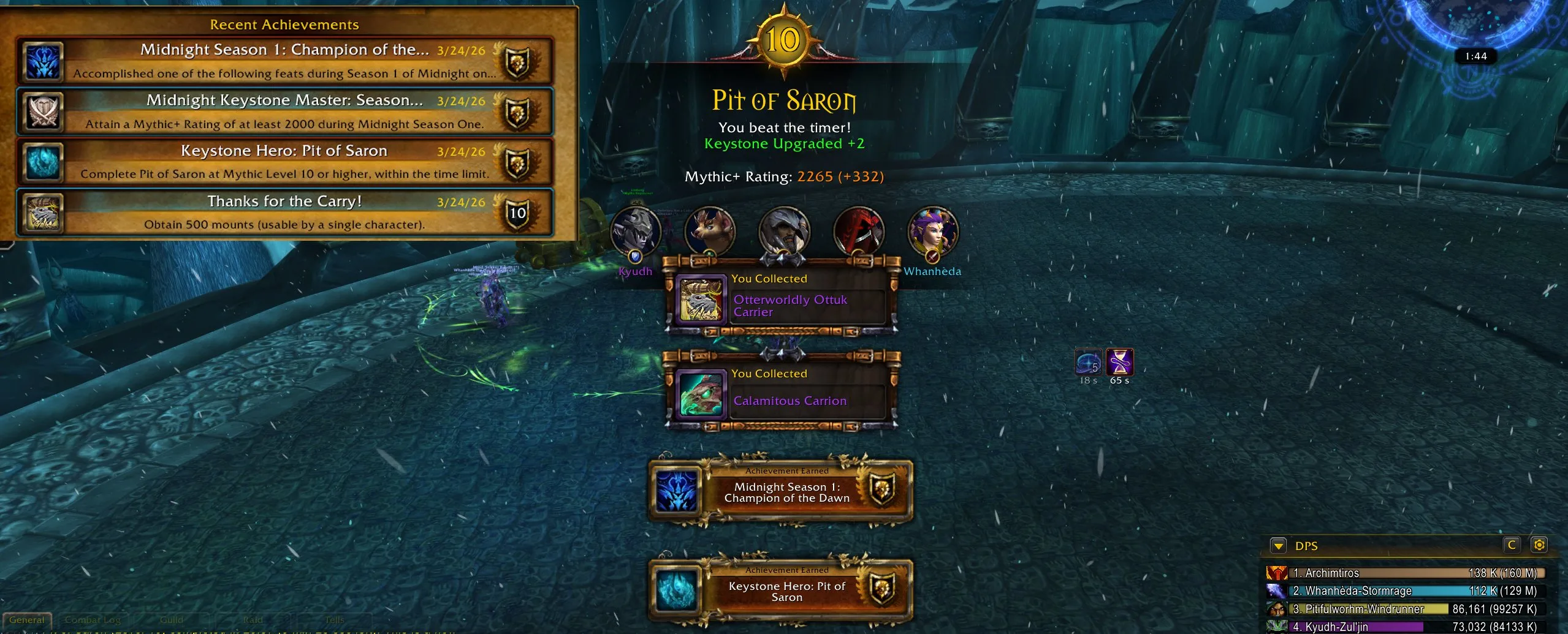Click the damage meter's C button
Viewport: 1568px width, 634px height.
tap(1512, 545)
